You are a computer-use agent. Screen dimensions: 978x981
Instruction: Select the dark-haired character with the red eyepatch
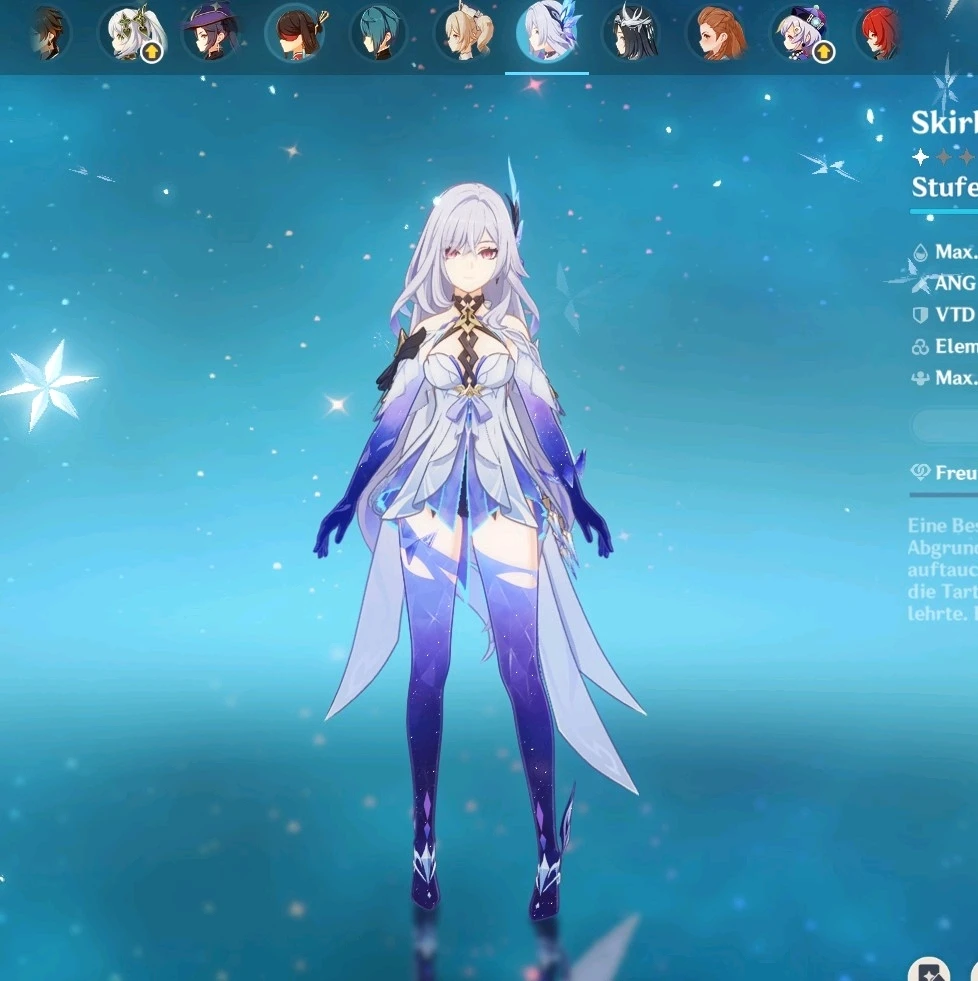click(x=294, y=33)
